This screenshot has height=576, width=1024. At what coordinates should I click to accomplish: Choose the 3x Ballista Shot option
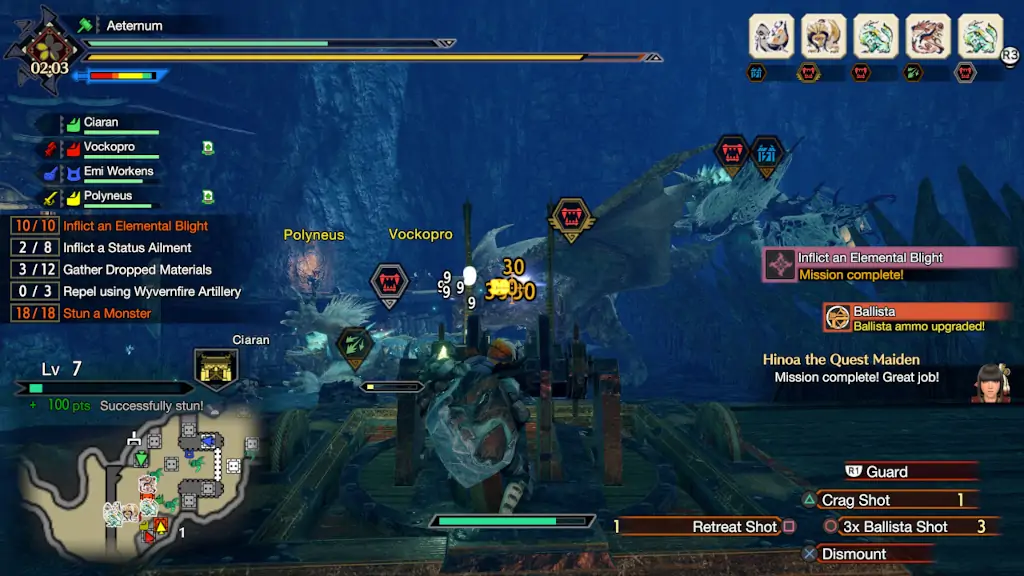click(x=894, y=527)
